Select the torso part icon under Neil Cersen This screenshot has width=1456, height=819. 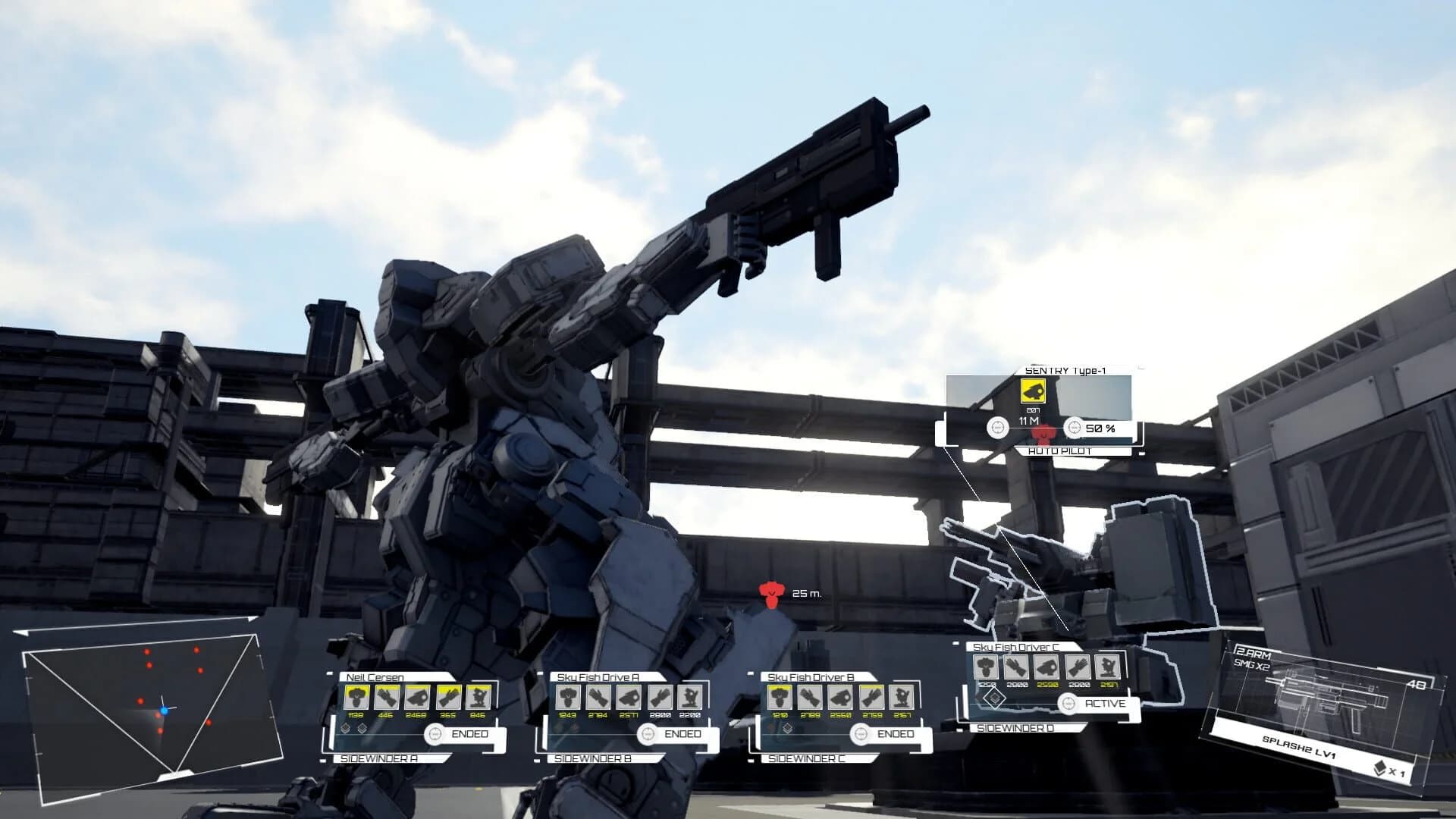pyautogui.click(x=356, y=697)
